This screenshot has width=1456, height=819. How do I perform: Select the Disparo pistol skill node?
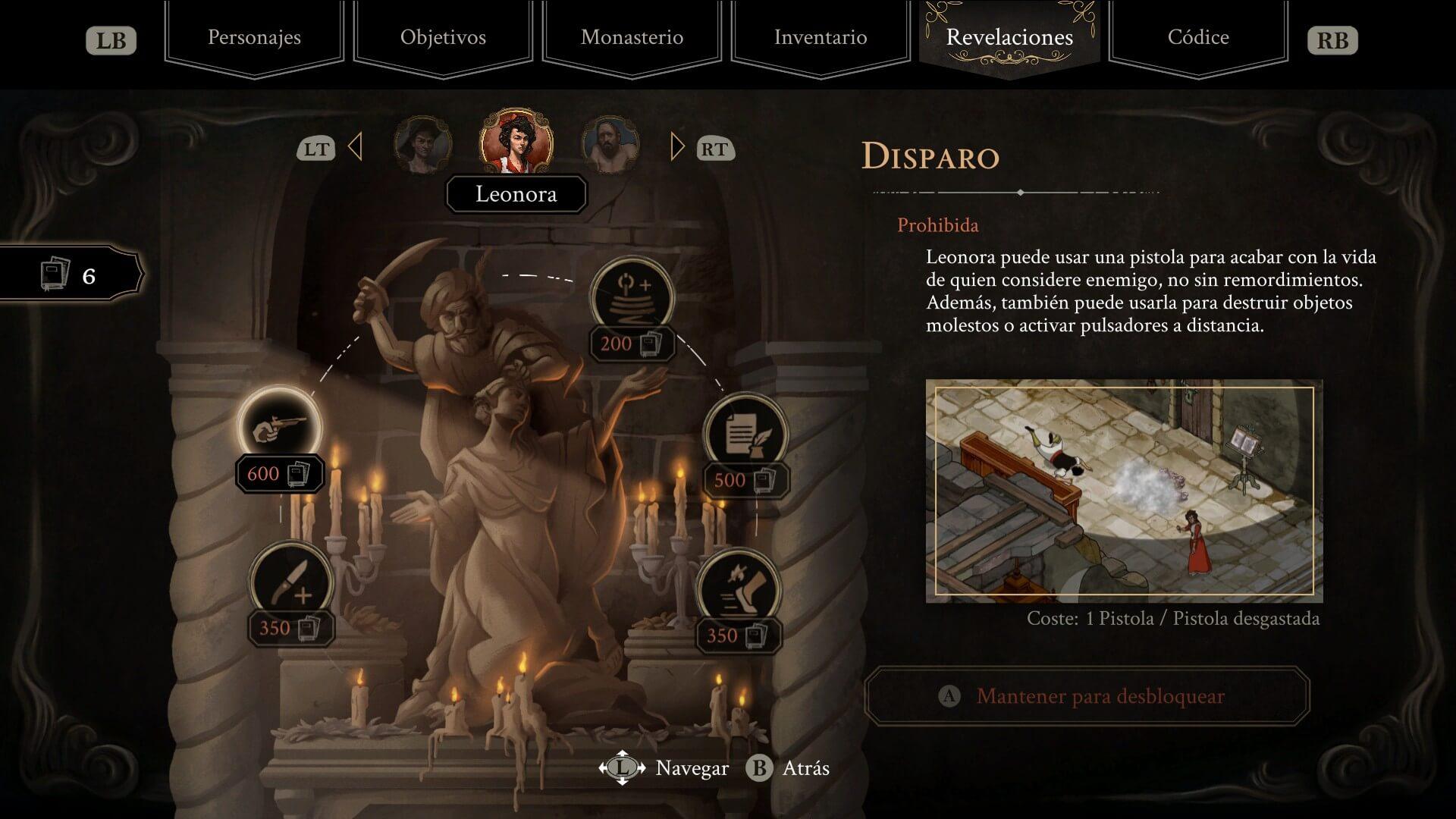(280, 428)
